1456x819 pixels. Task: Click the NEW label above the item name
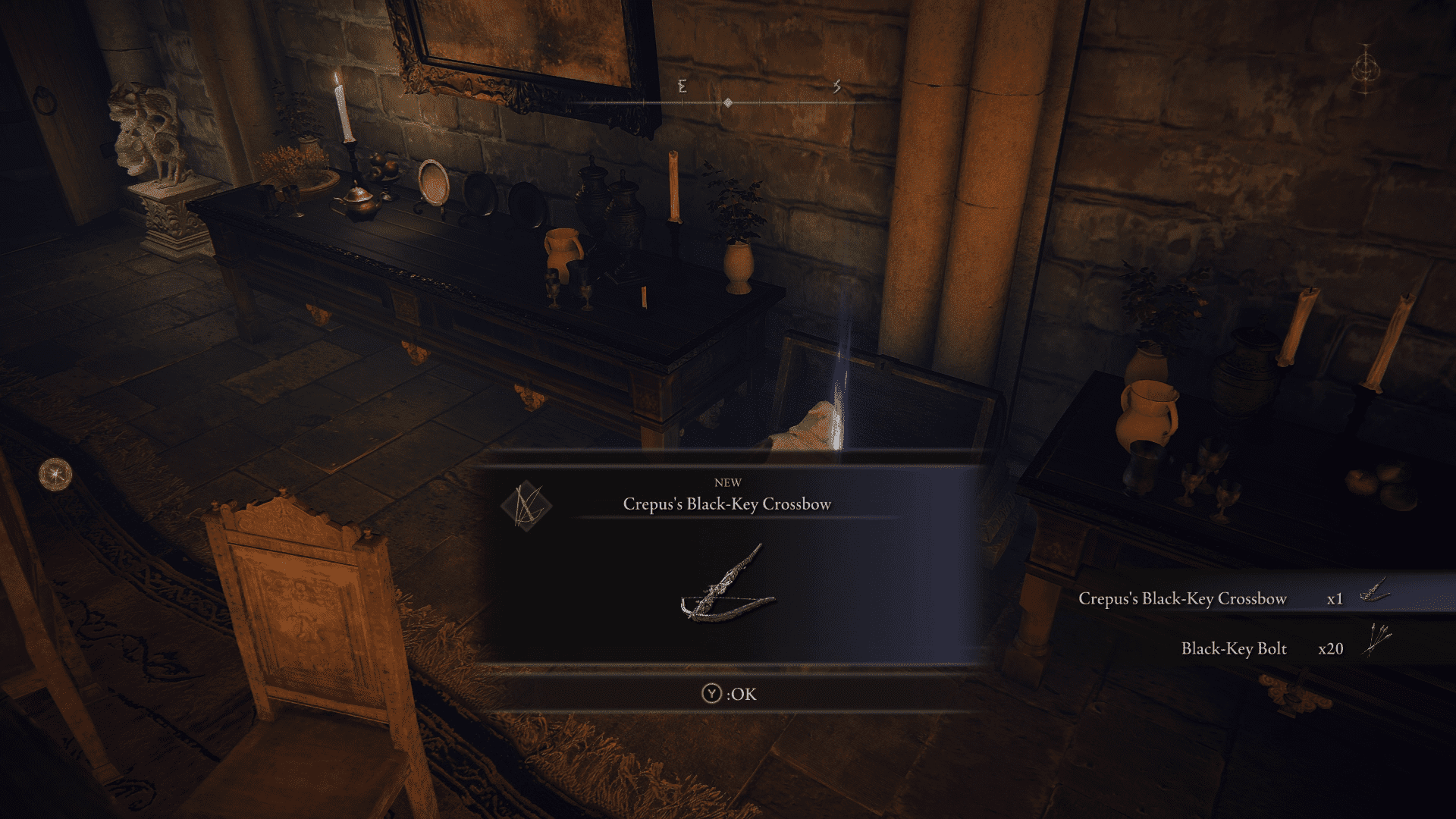pyautogui.click(x=728, y=482)
